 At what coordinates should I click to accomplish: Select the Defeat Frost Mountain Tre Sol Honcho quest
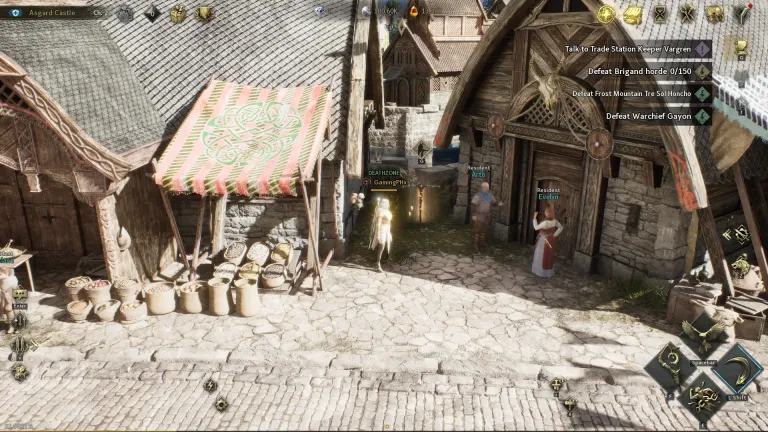(632, 93)
